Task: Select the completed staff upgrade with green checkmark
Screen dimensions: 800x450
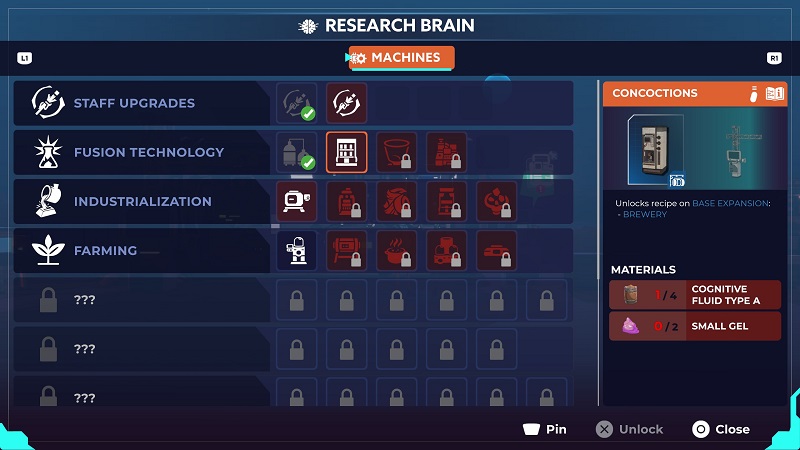Action: point(296,103)
